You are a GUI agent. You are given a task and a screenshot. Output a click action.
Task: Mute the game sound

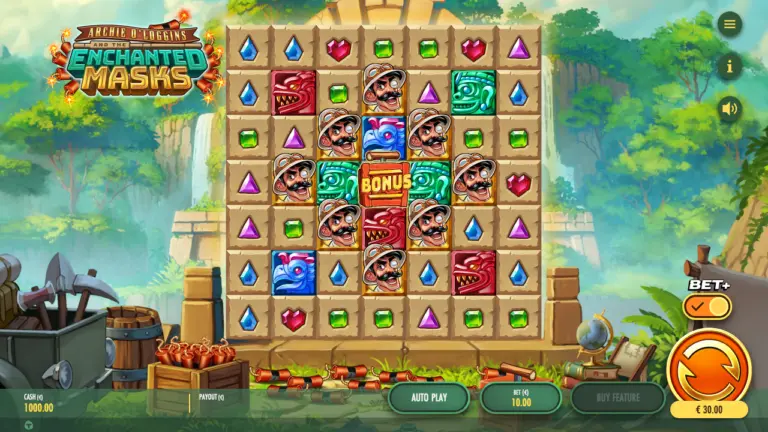[x=730, y=108]
